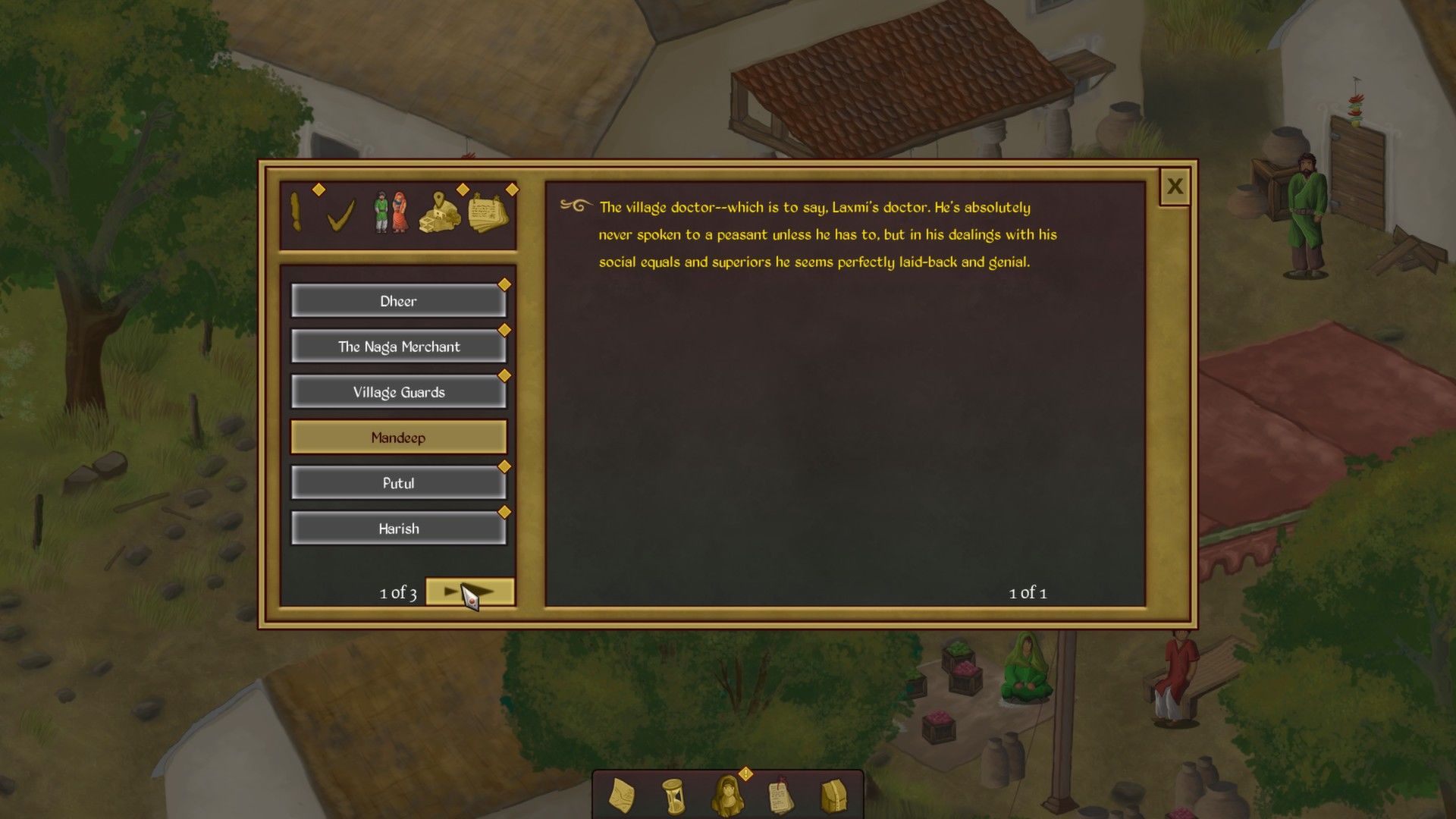
Task: Close the journal with the X button
Action: coord(1175,187)
